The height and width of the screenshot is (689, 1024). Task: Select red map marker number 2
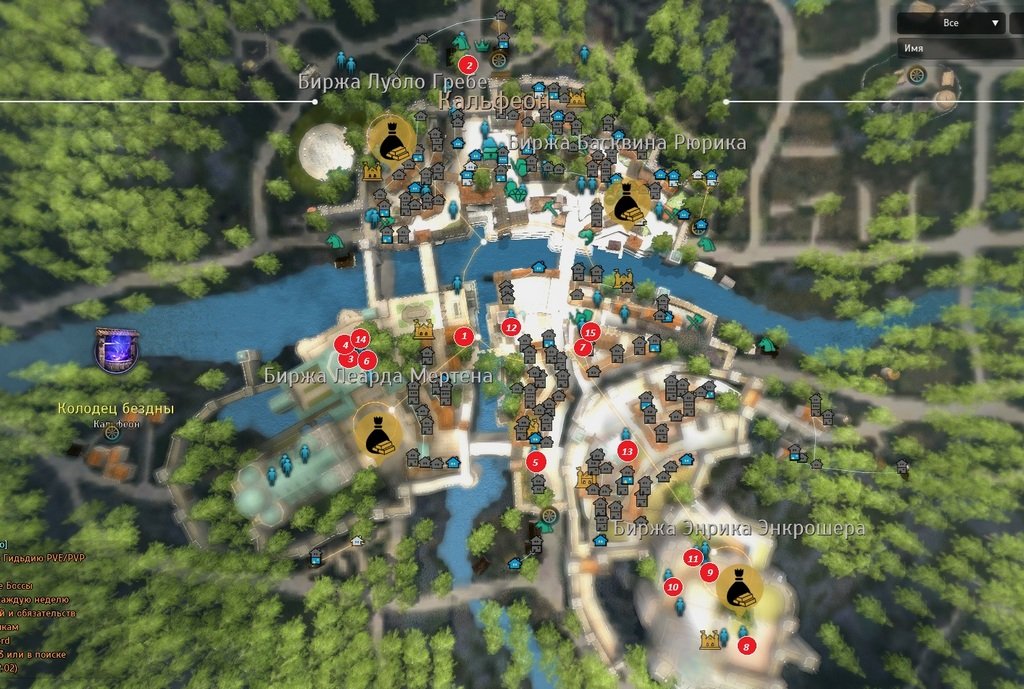[467, 65]
